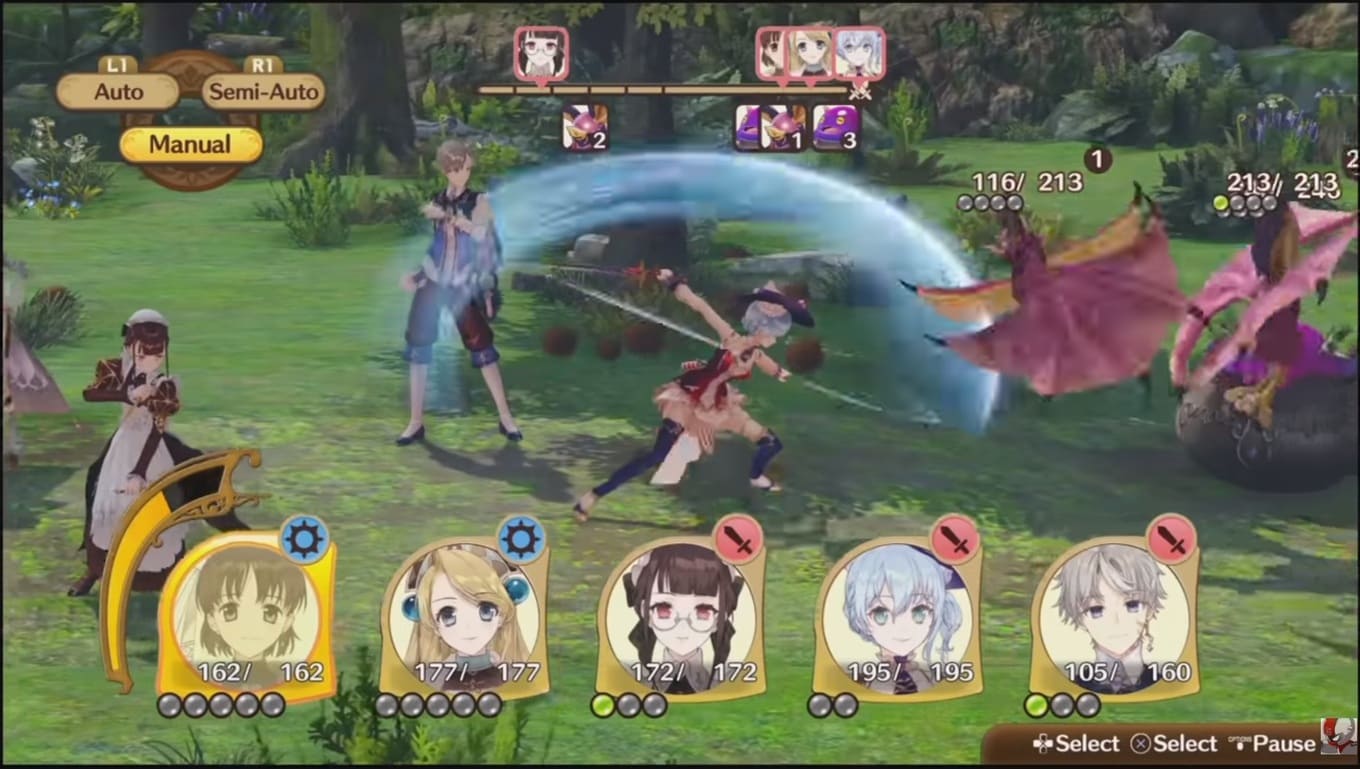Viewport: 1360px width, 769px height.
Task: Click the enemy turn icon numbered 3
Action: click(836, 128)
